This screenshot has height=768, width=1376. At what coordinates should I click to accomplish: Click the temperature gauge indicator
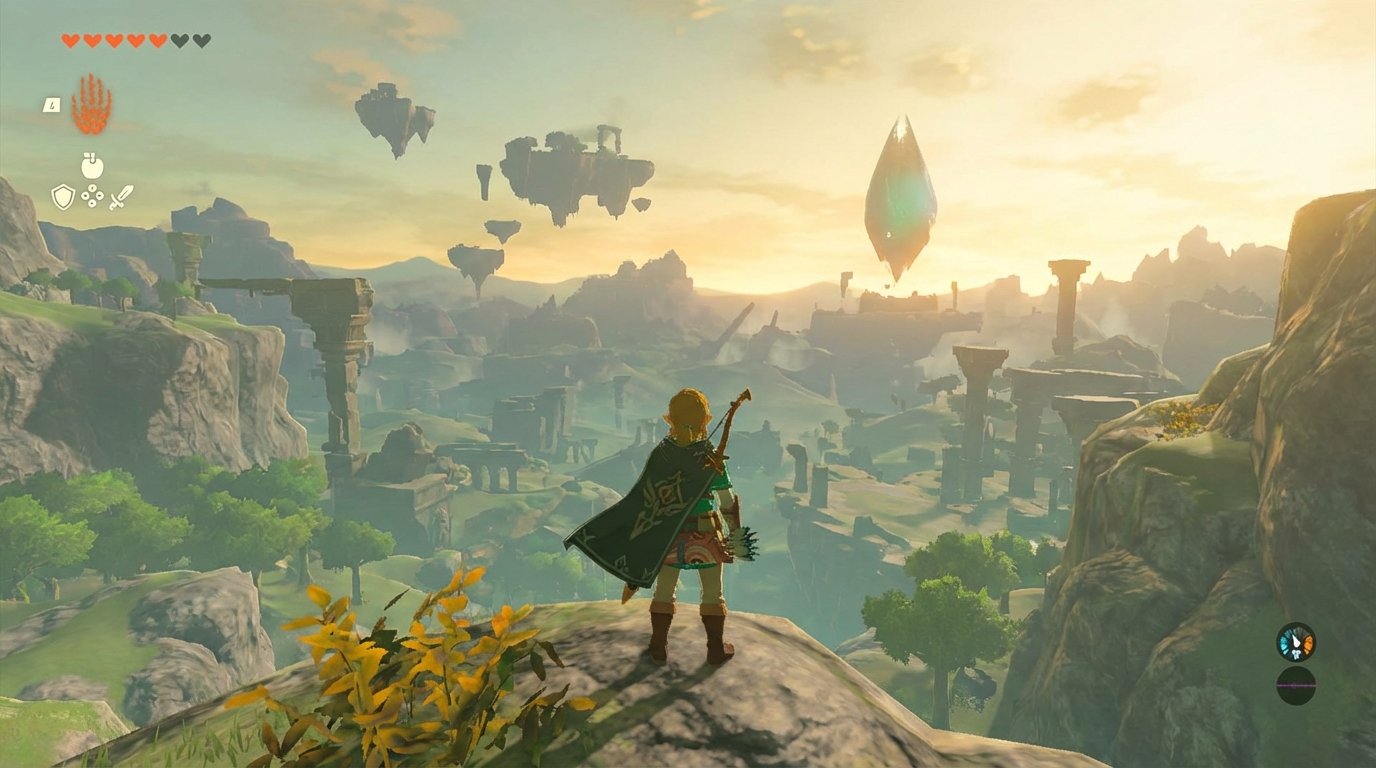coord(1296,642)
